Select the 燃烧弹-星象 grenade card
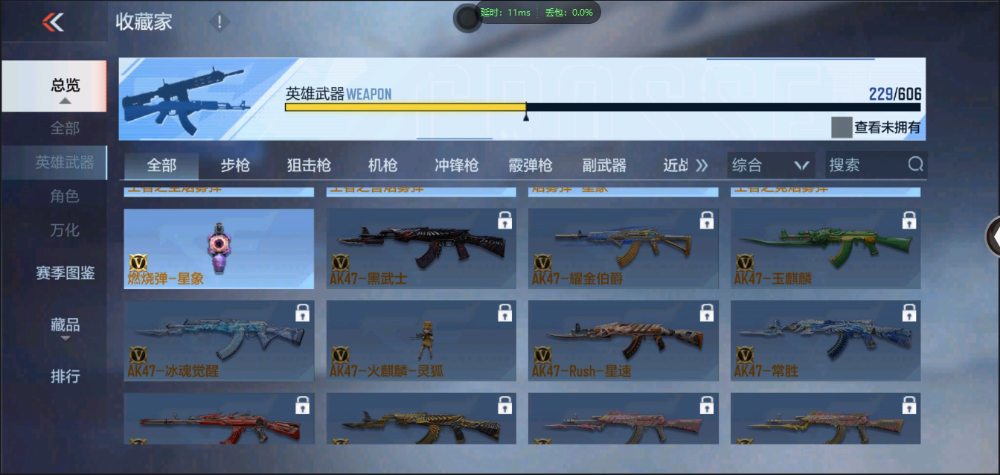The image size is (1000, 475). 219,249
